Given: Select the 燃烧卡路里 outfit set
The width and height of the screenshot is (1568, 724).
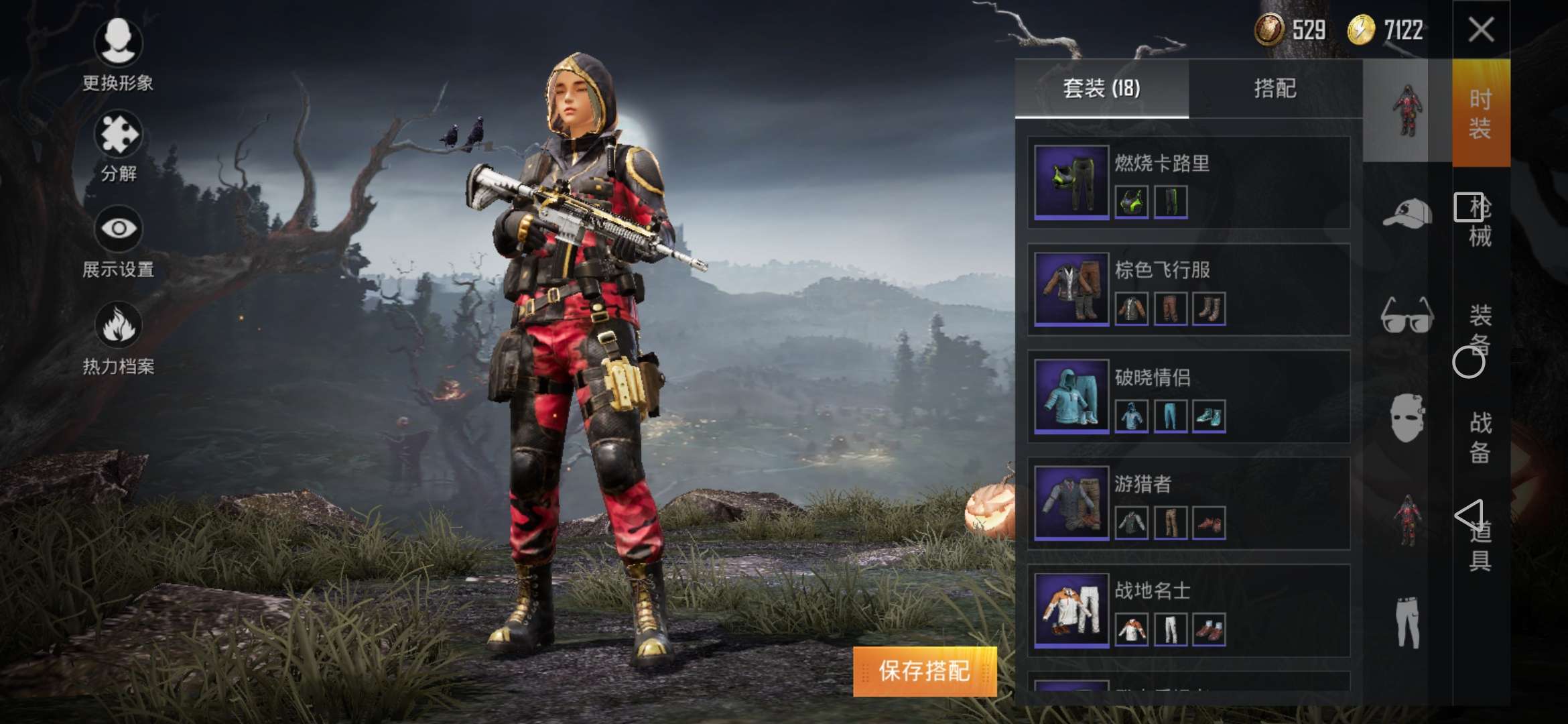Looking at the screenshot, I should 1188,182.
